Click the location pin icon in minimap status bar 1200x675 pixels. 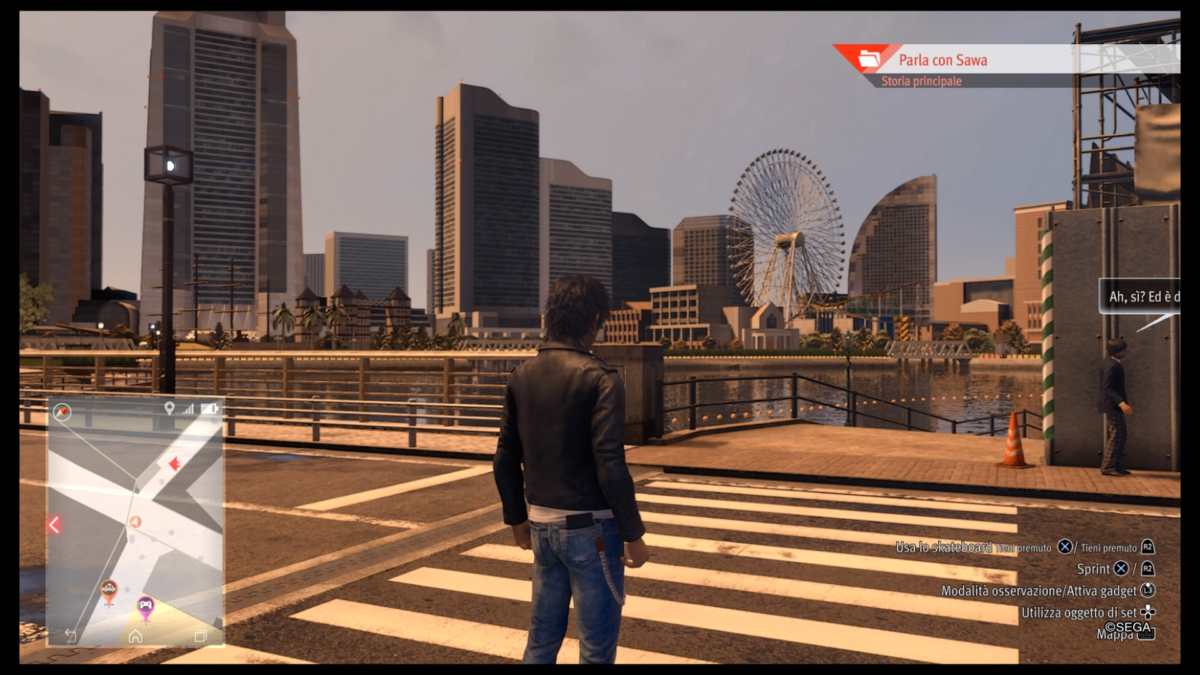point(169,408)
